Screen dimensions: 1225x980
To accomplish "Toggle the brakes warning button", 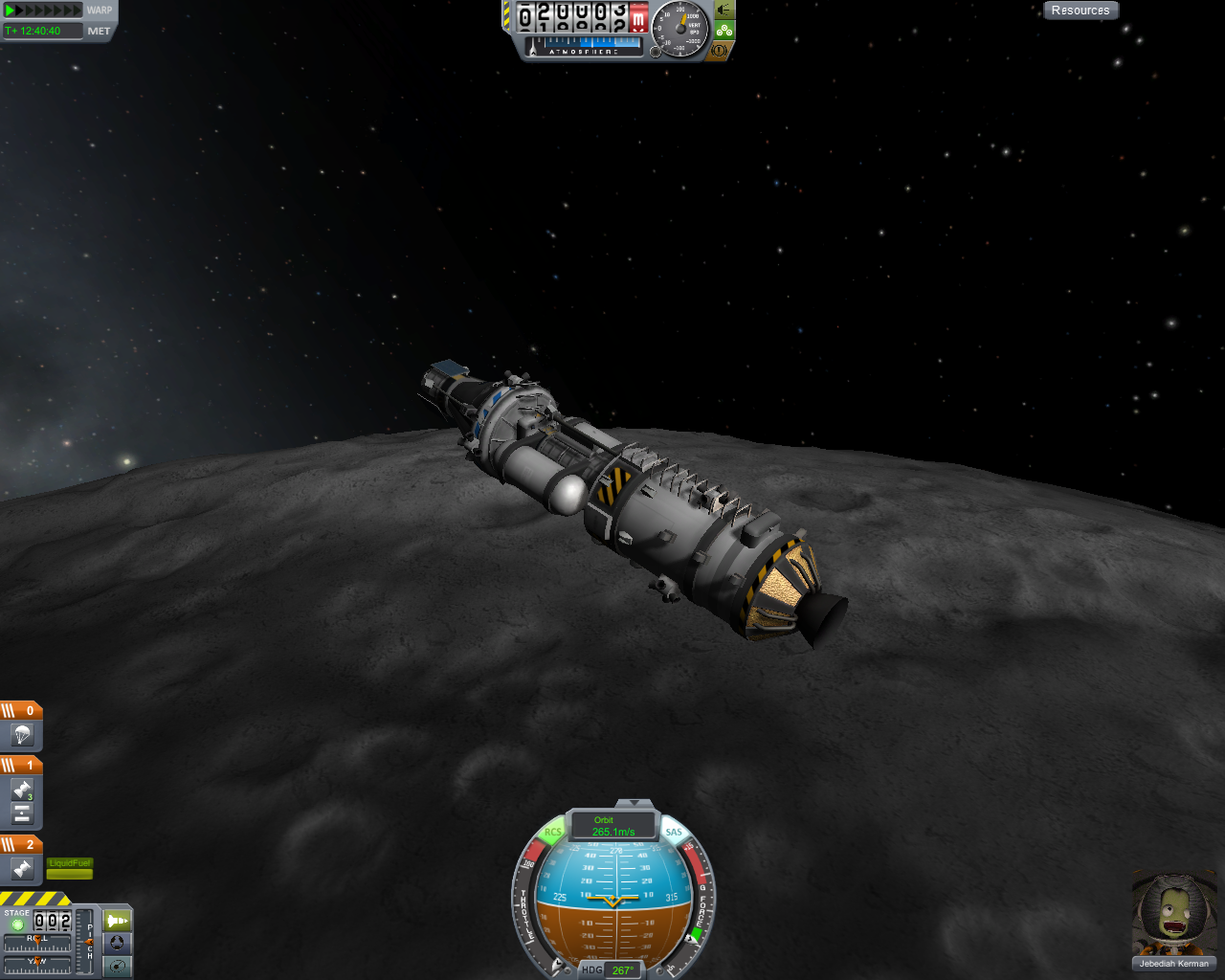I will [x=720, y=49].
